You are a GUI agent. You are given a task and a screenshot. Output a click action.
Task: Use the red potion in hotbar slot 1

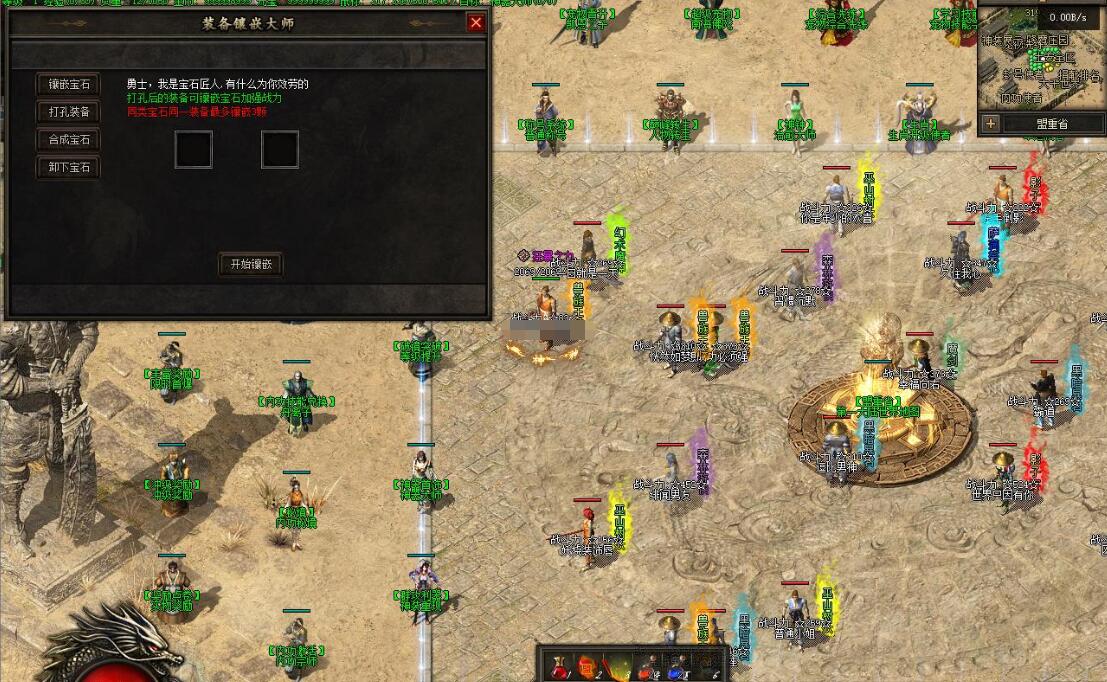(x=559, y=666)
